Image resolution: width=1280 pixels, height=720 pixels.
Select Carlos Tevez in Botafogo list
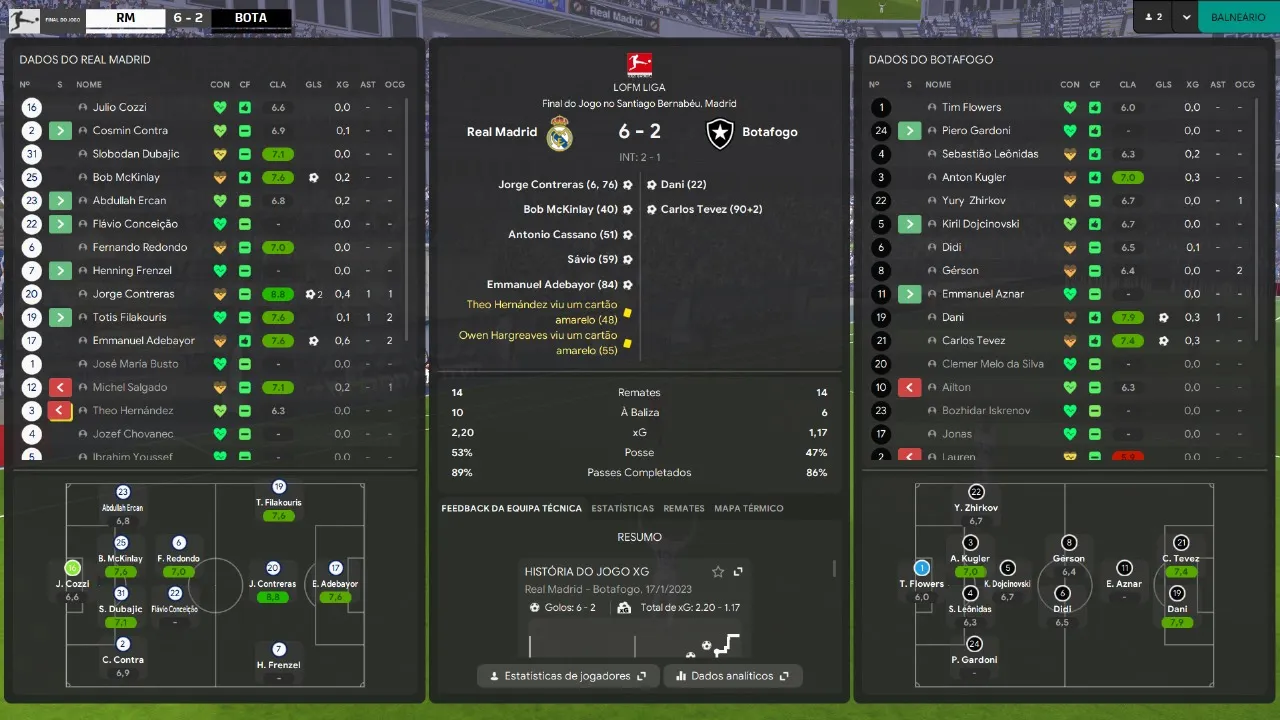tap(973, 341)
